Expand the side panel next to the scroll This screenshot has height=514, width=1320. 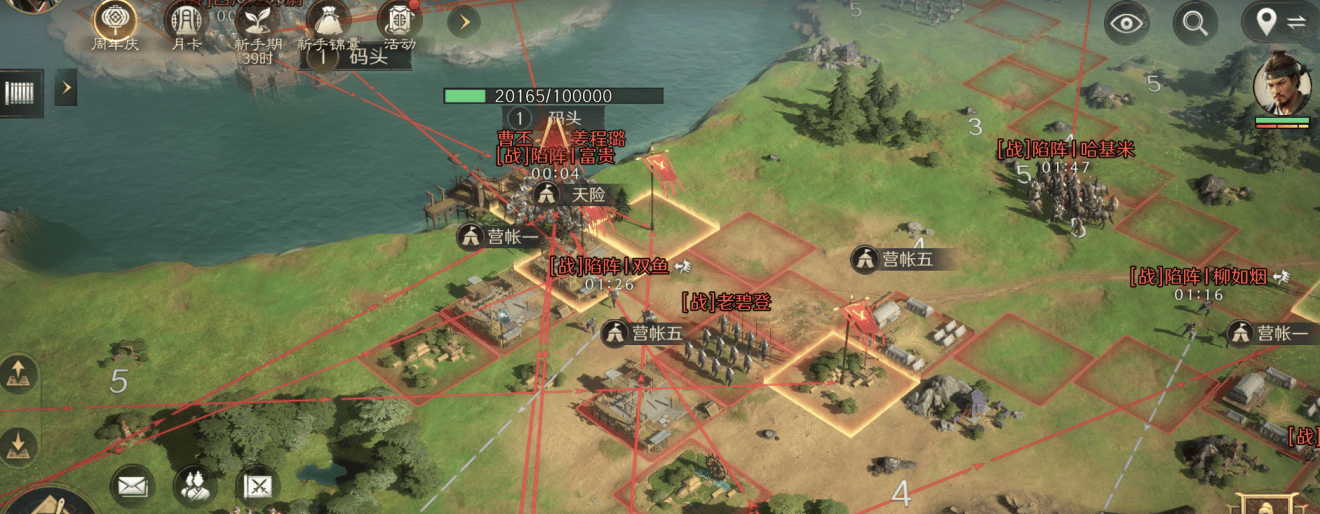[66, 88]
